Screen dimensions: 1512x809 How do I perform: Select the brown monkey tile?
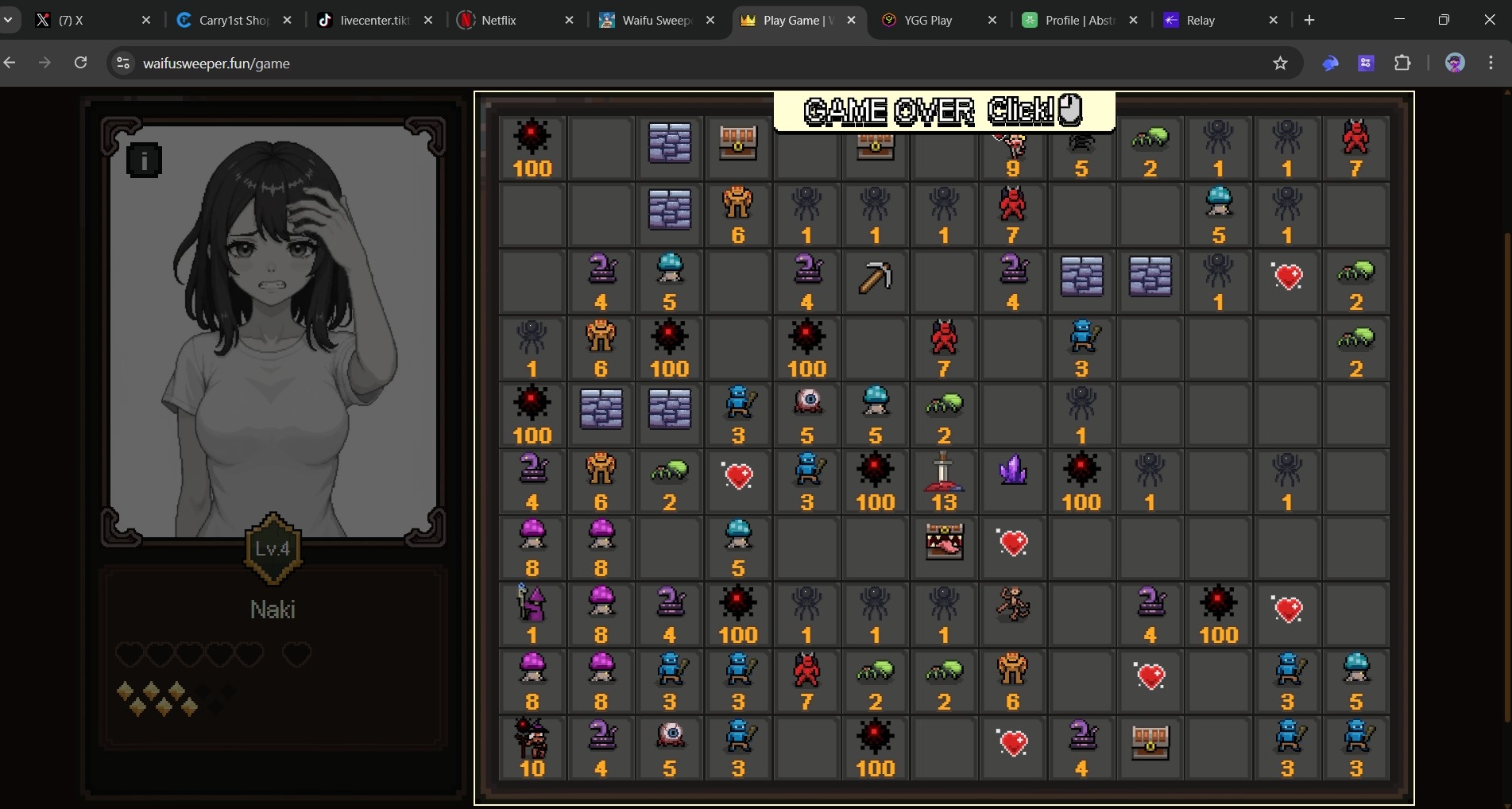point(1012,614)
